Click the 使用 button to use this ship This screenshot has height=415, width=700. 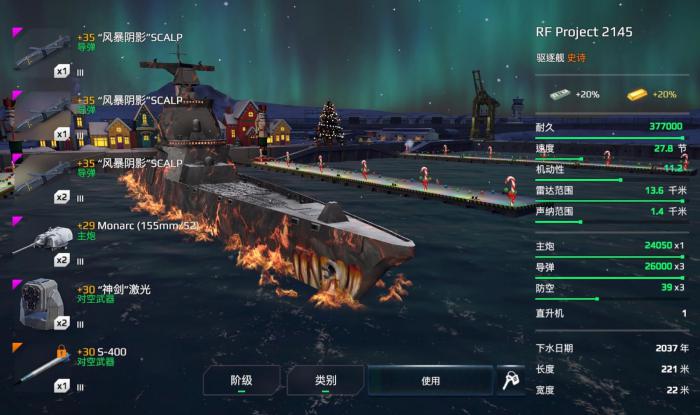[430, 381]
